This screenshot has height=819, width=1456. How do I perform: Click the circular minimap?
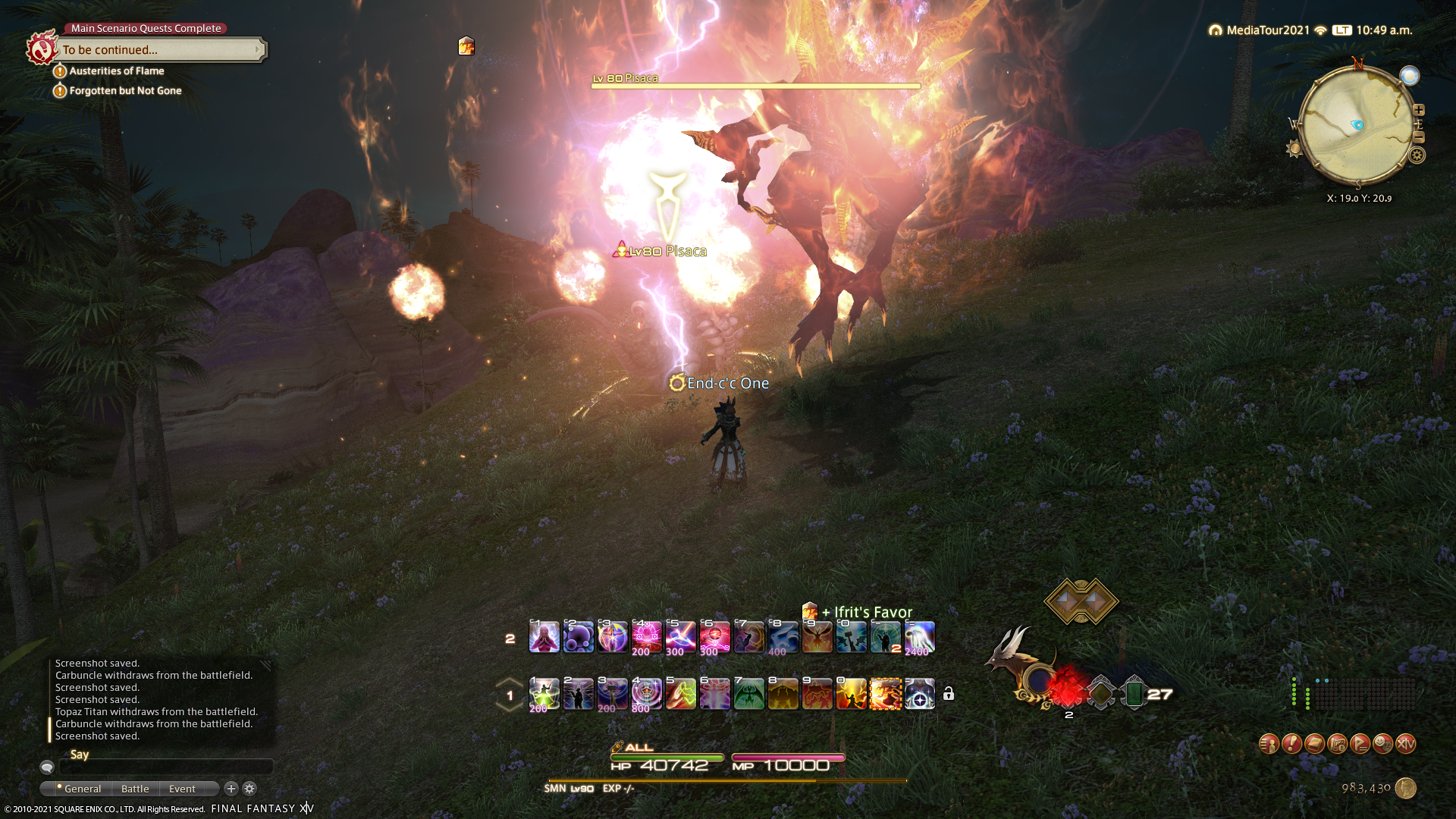click(x=1356, y=125)
